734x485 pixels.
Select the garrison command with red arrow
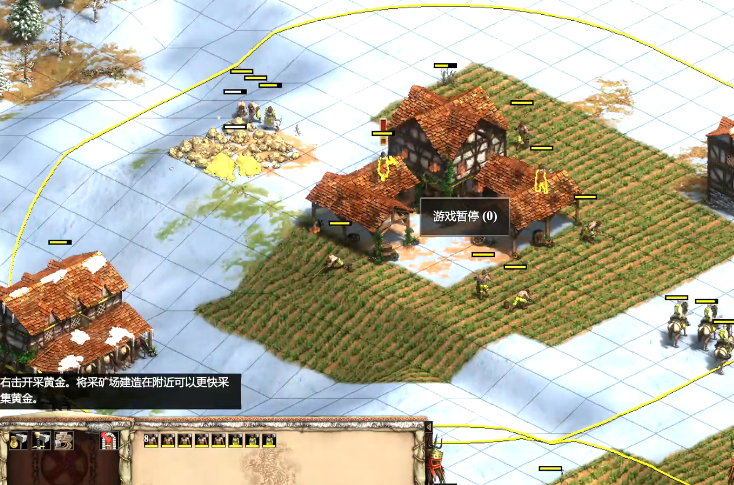[x=109, y=440]
